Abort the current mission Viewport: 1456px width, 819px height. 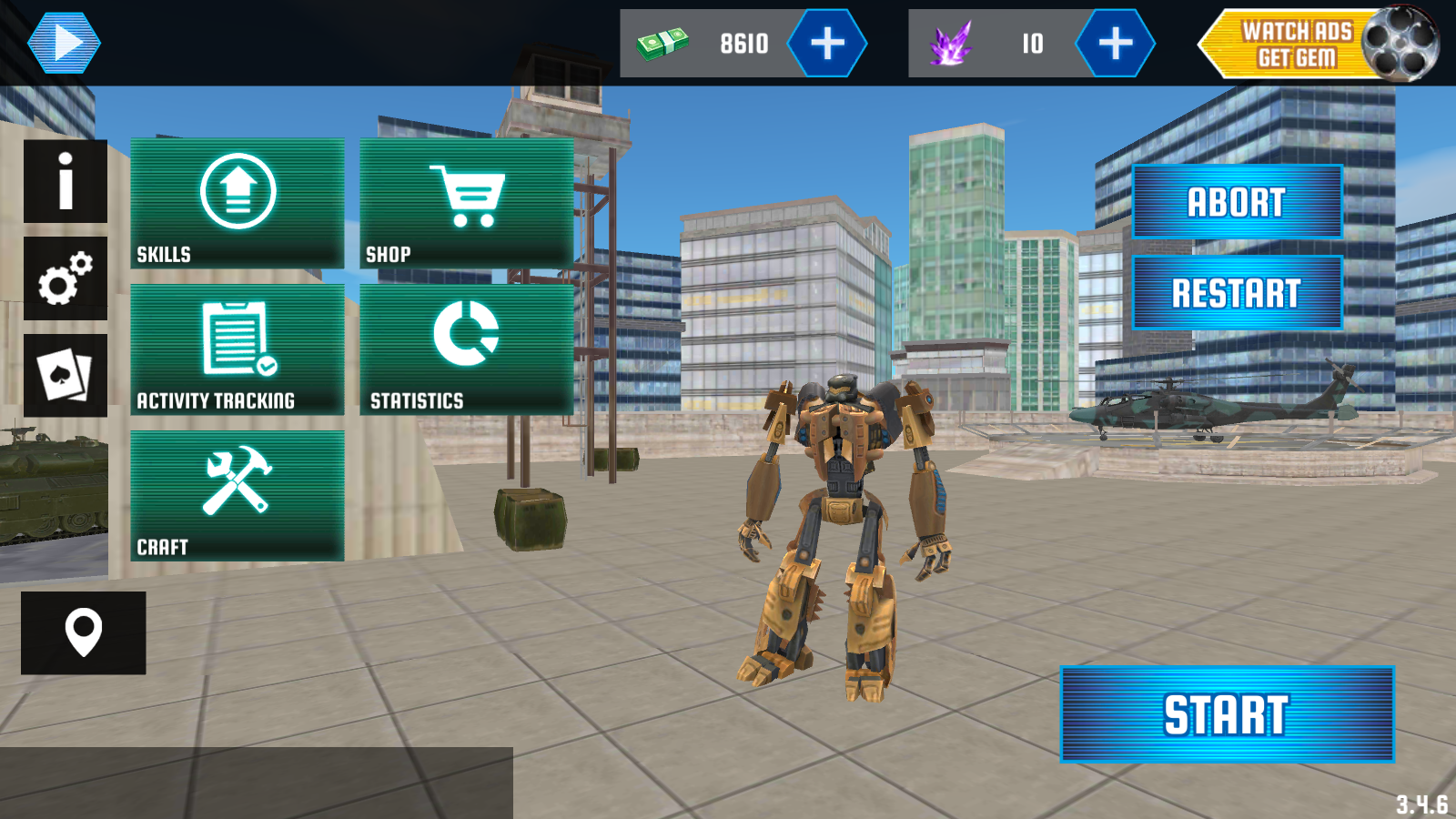1237,202
